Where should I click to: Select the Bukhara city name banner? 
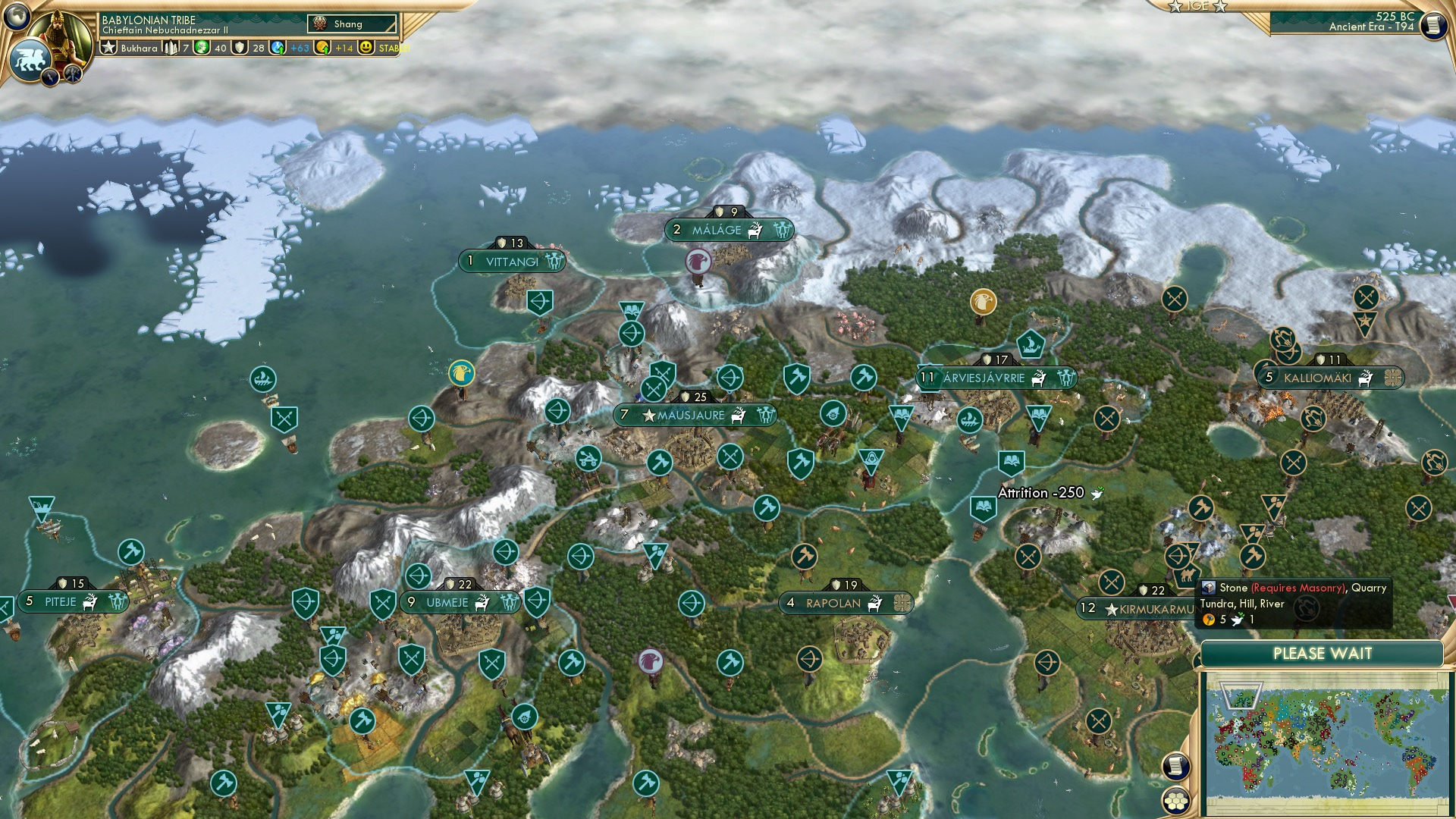point(139,48)
